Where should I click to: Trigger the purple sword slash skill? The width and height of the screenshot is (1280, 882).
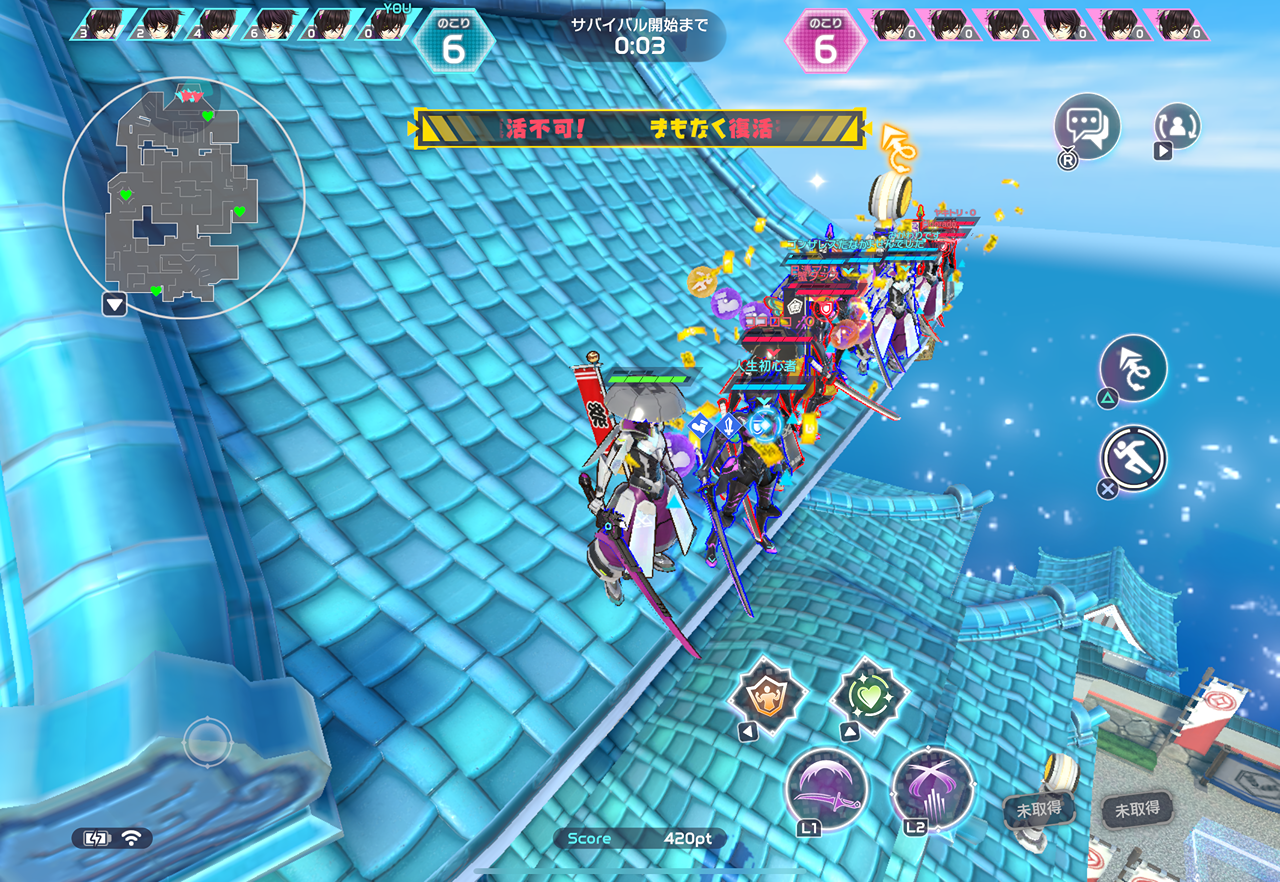[x=827, y=789]
